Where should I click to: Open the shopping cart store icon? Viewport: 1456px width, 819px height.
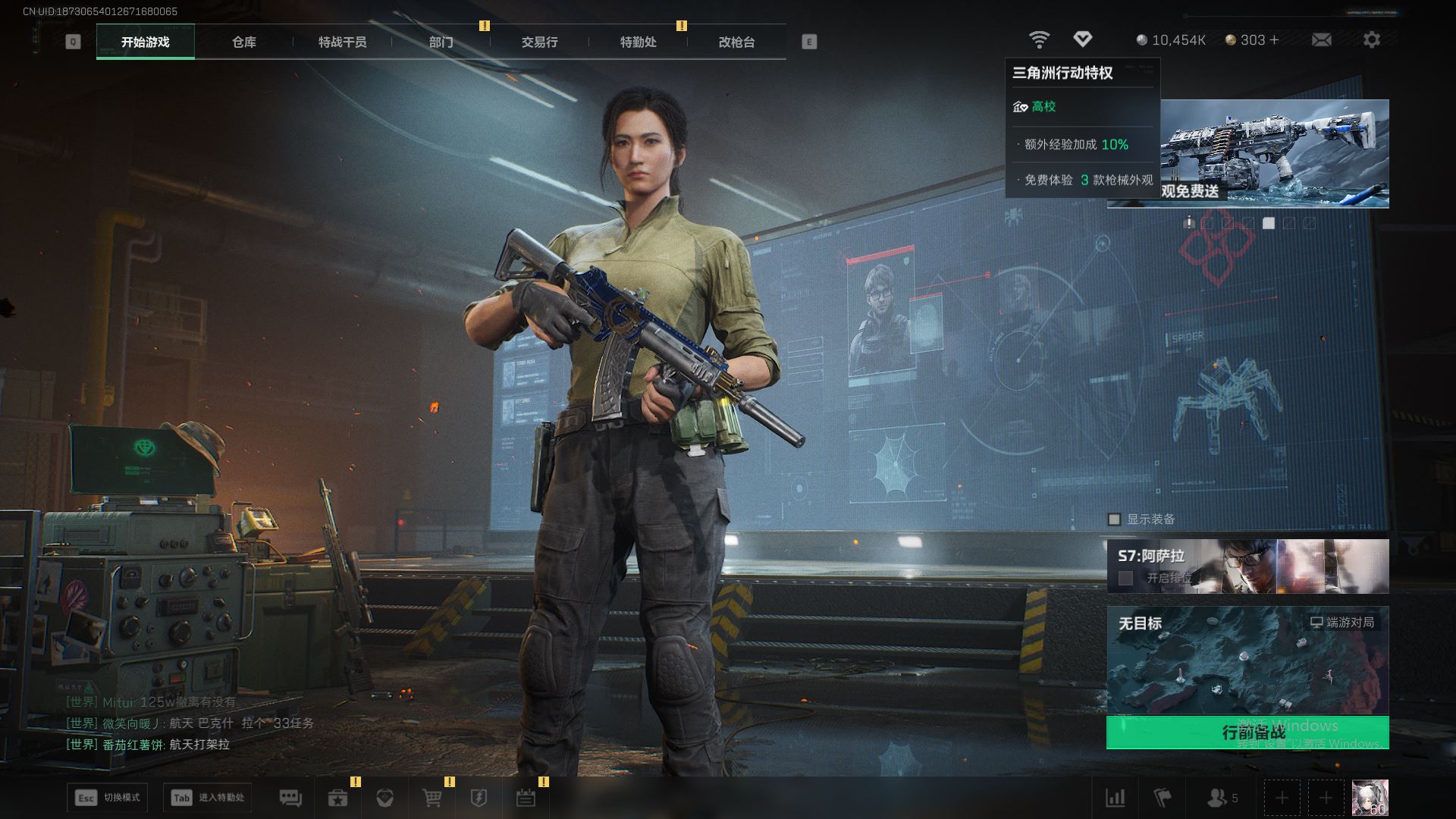(431, 798)
